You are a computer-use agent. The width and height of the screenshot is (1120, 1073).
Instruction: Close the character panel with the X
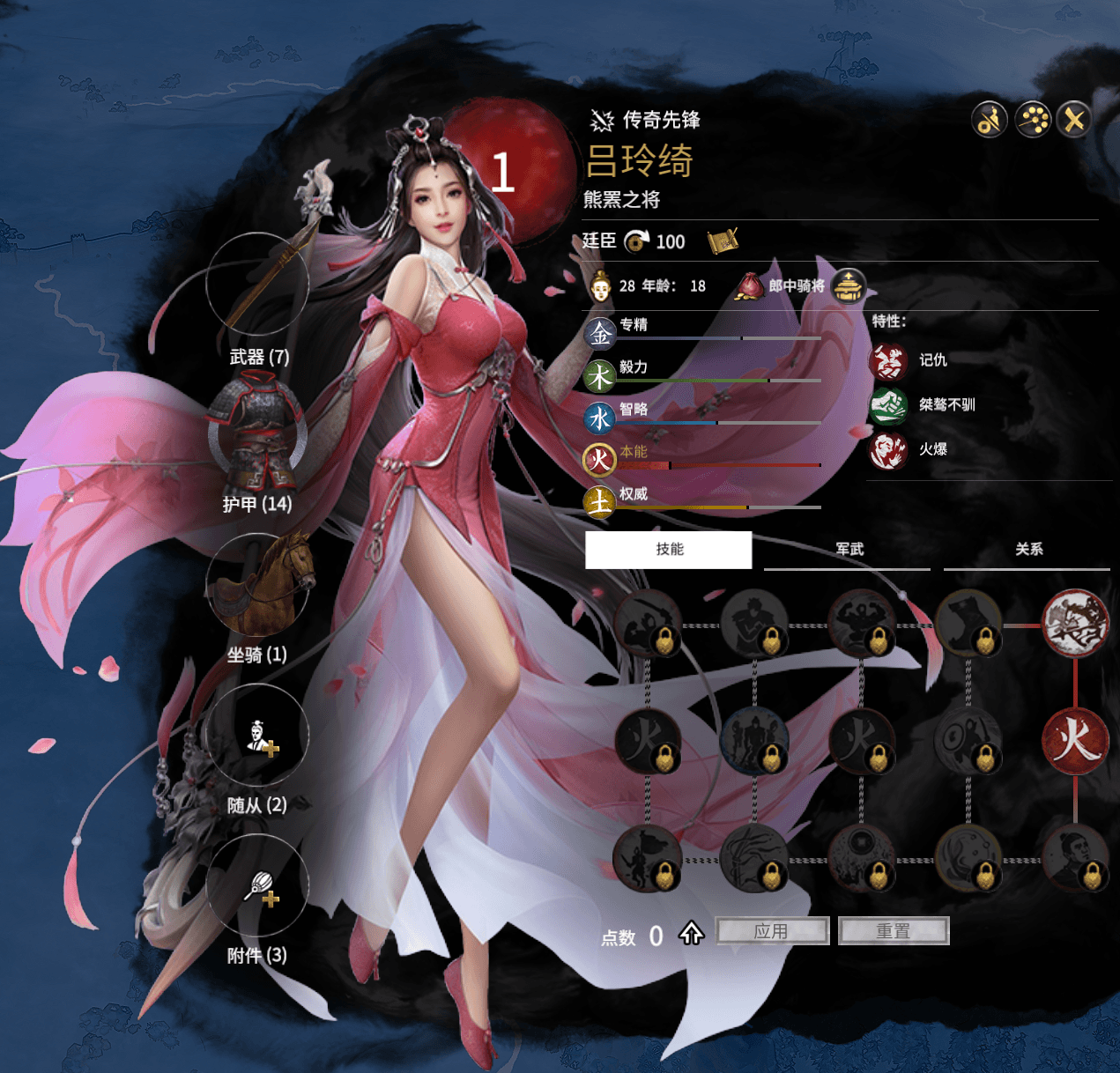click(1074, 120)
